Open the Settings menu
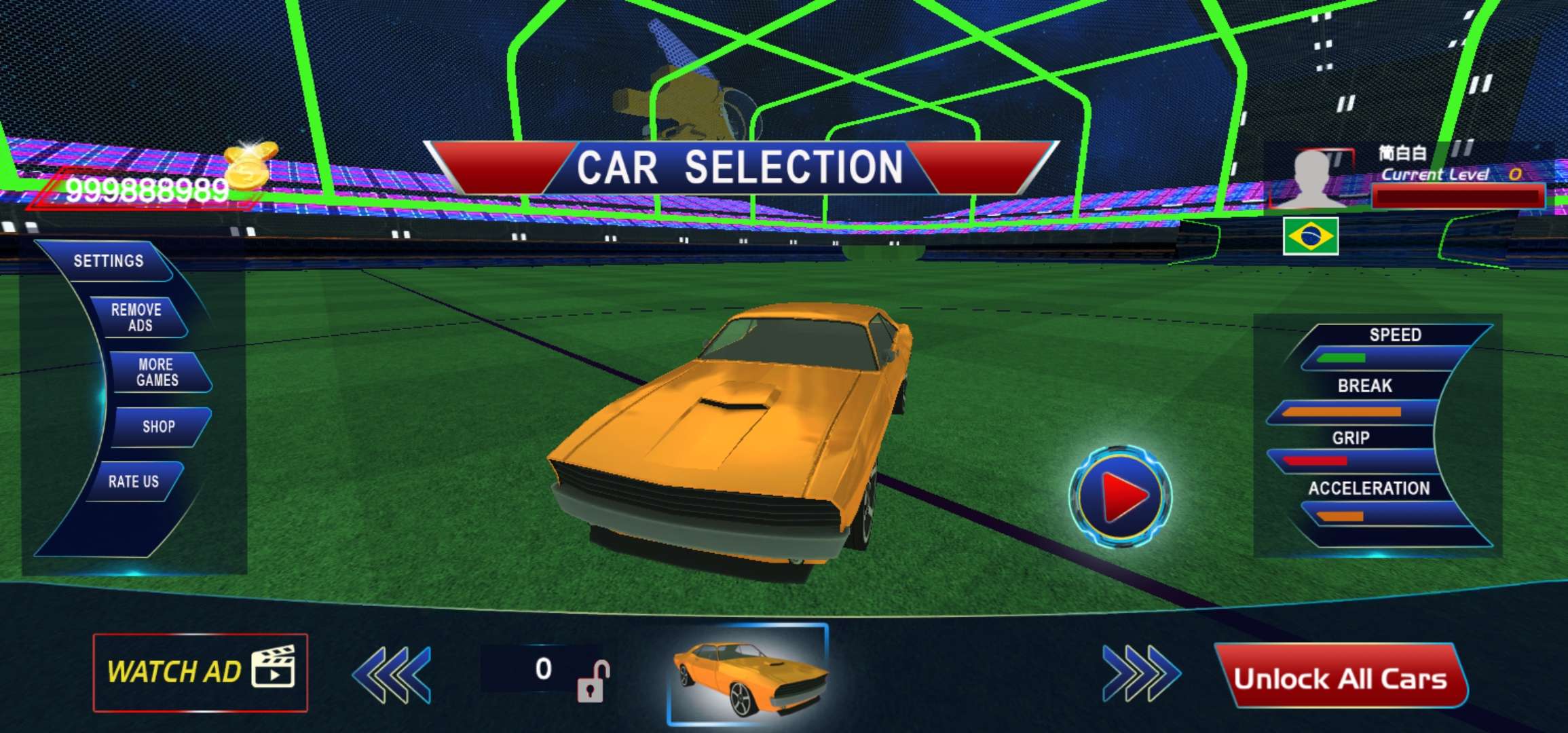 pyautogui.click(x=109, y=261)
